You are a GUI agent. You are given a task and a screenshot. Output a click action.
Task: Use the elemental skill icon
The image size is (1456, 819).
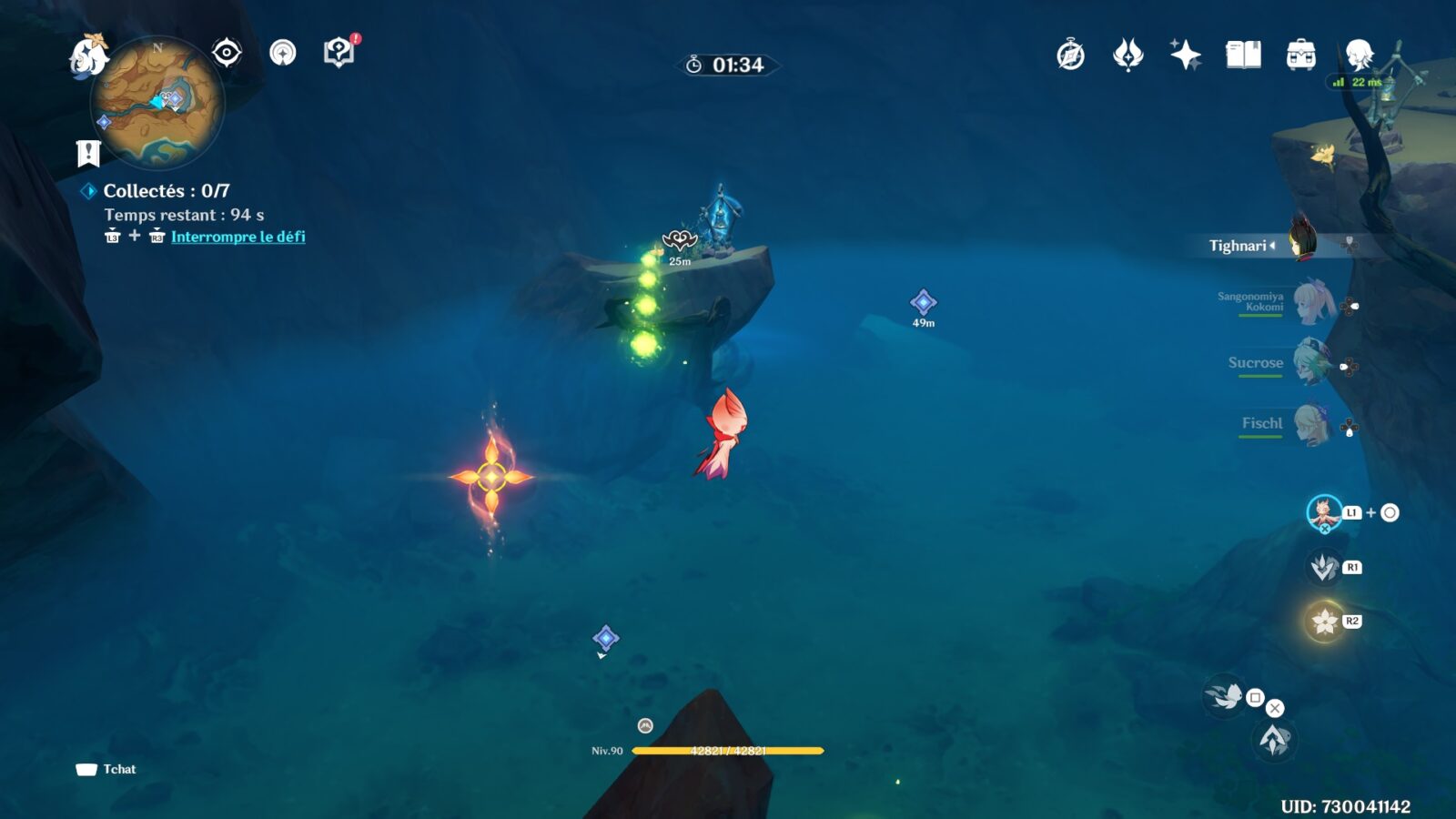1323,568
